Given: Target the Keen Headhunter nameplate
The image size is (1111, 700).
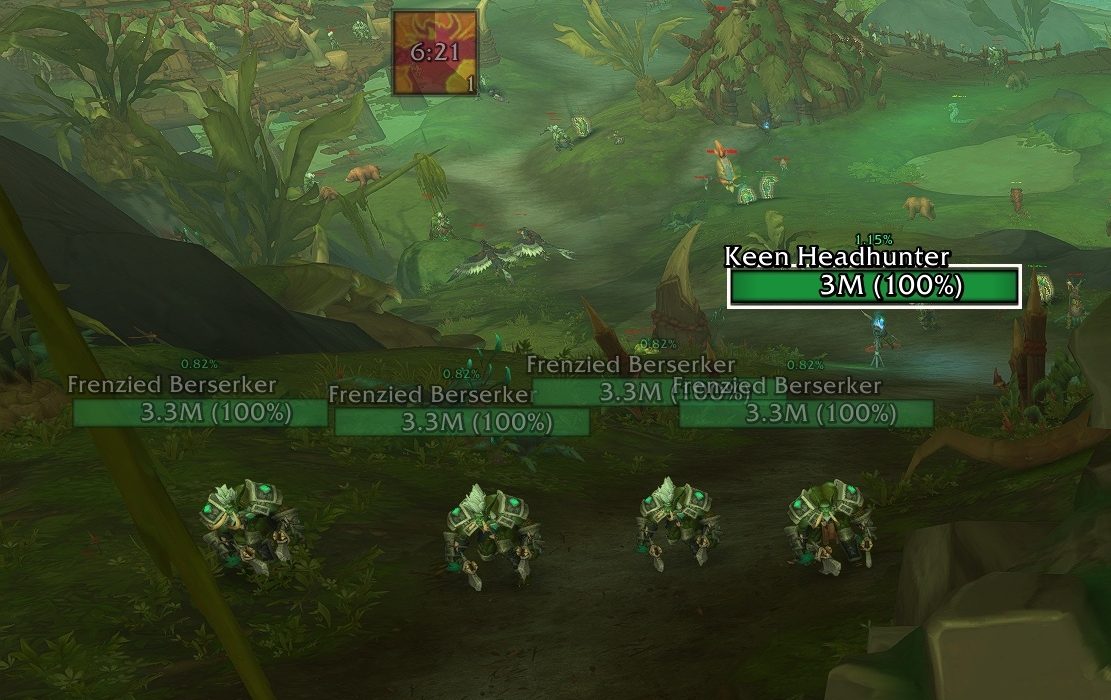Looking at the screenshot, I should (873, 287).
